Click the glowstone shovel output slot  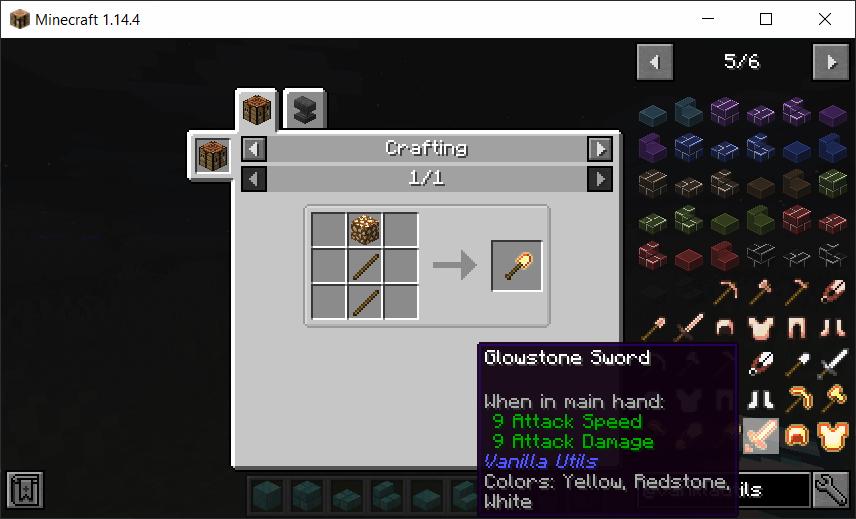point(517,266)
